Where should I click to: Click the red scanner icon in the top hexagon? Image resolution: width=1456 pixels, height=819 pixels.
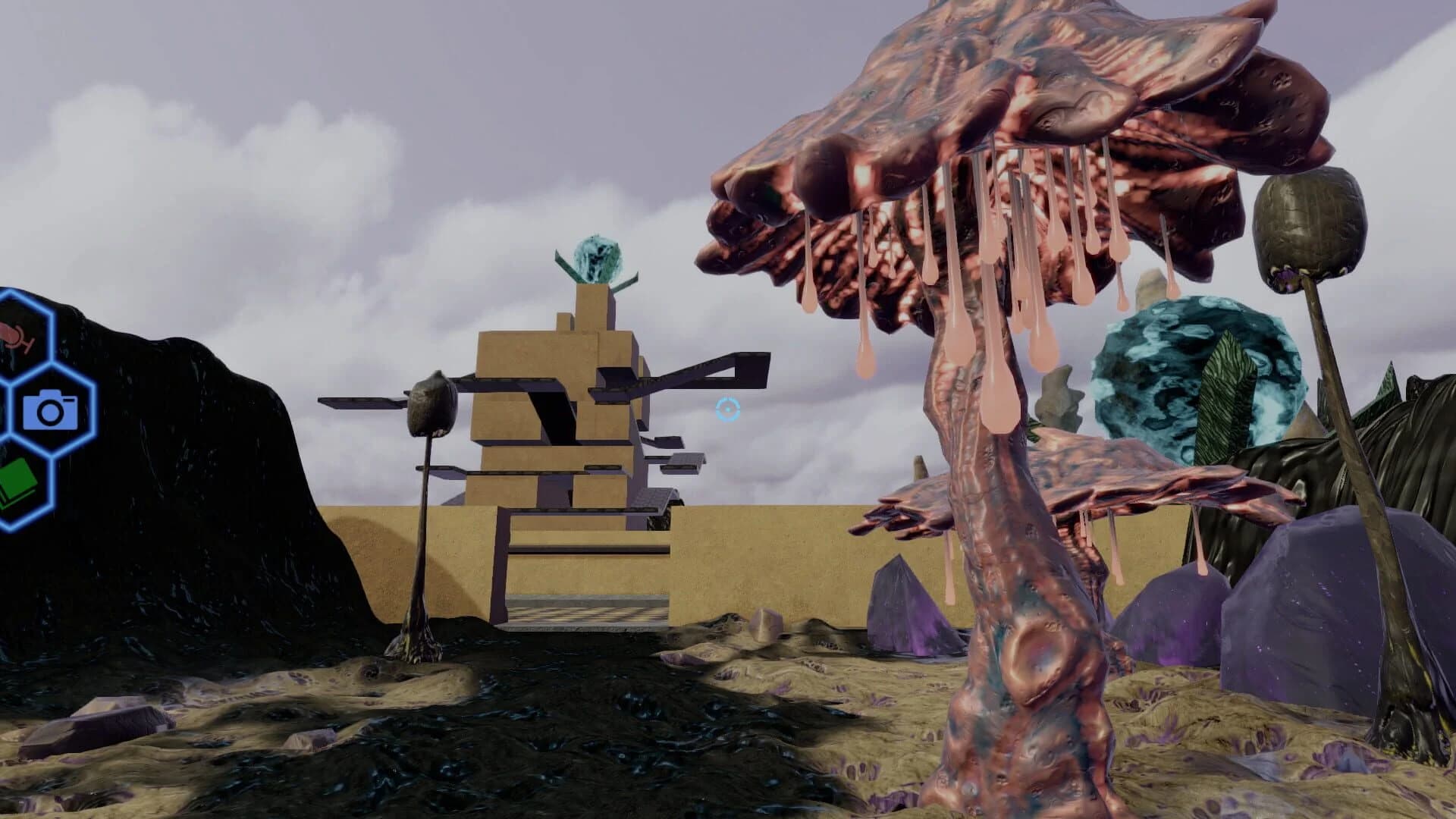pyautogui.click(x=17, y=336)
